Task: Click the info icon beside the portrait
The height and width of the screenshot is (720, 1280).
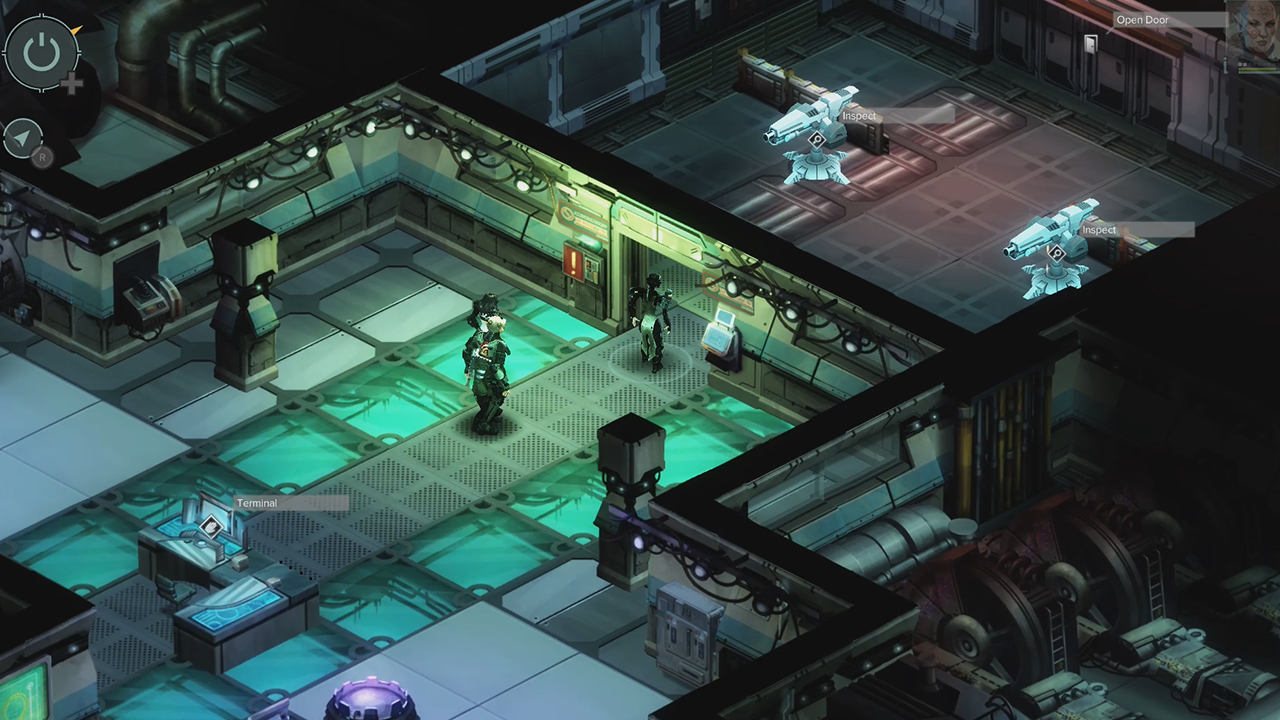Action: 1226,63
